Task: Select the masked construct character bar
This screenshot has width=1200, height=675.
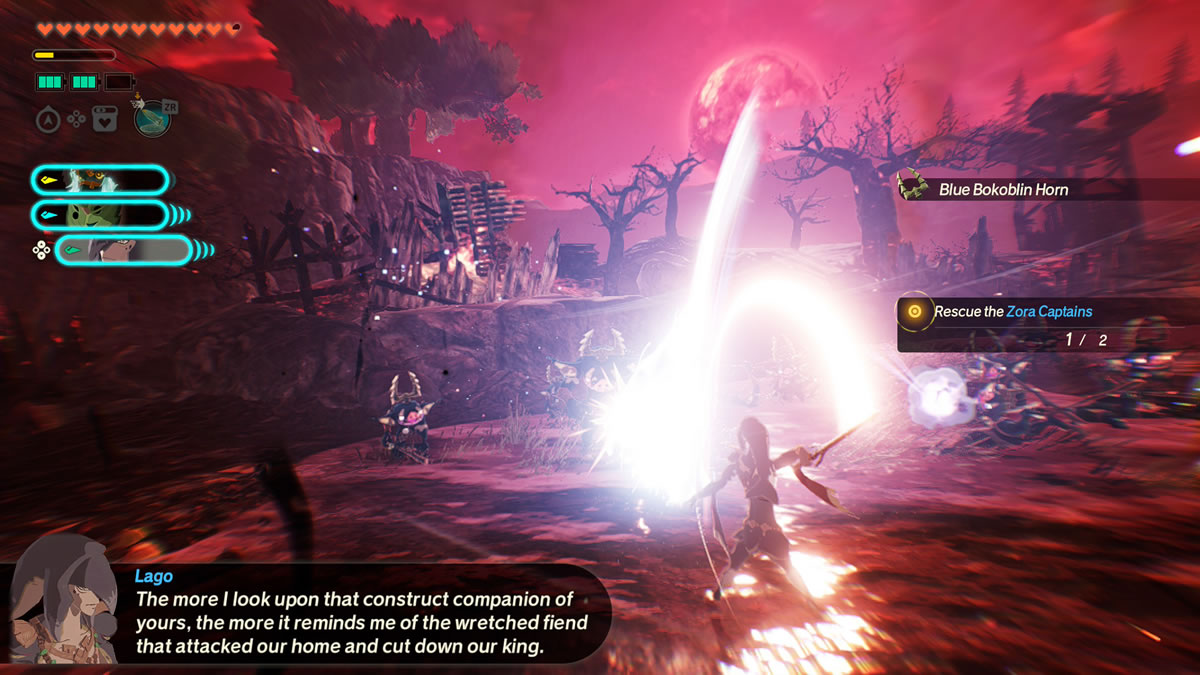Action: coord(100,180)
